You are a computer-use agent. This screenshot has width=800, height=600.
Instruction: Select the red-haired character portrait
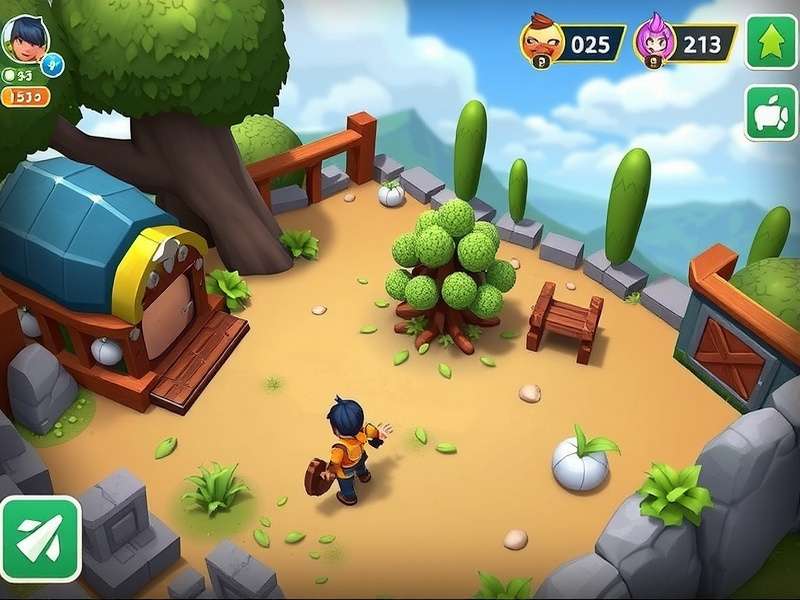tap(541, 41)
